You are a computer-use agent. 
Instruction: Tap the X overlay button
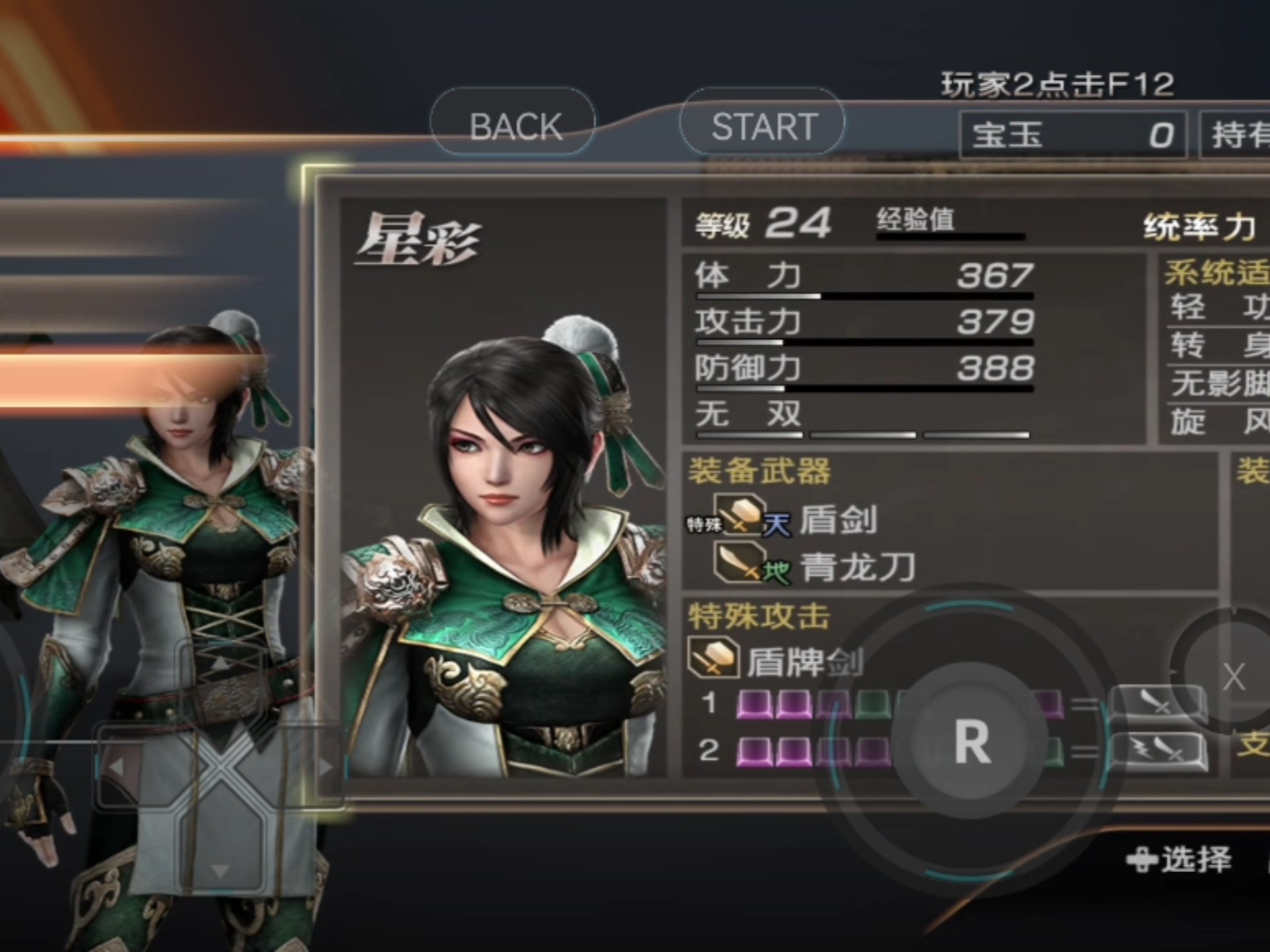(x=1233, y=676)
